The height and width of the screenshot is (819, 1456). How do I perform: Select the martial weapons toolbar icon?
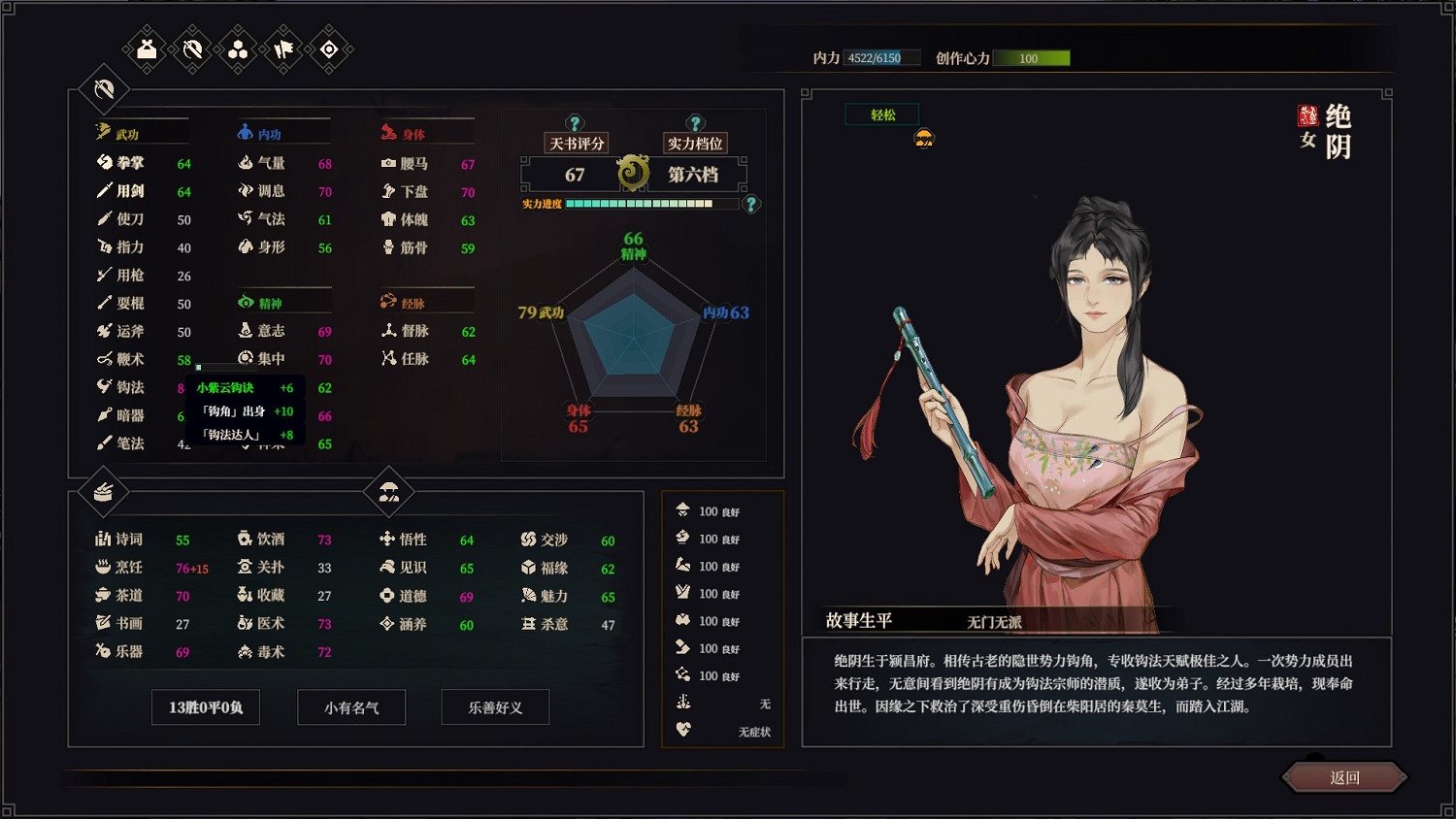click(x=190, y=49)
